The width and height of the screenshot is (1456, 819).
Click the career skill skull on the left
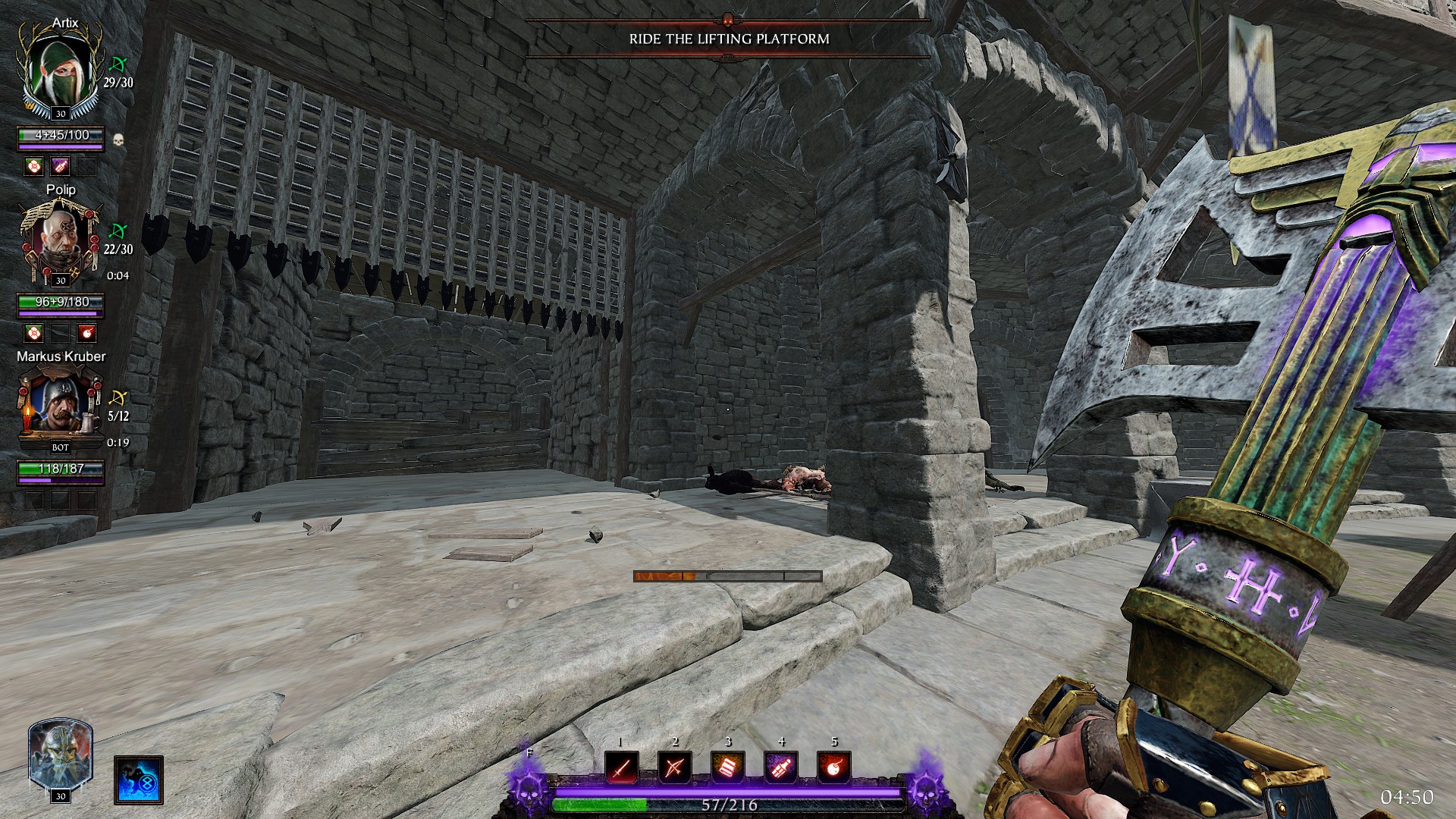click(526, 789)
